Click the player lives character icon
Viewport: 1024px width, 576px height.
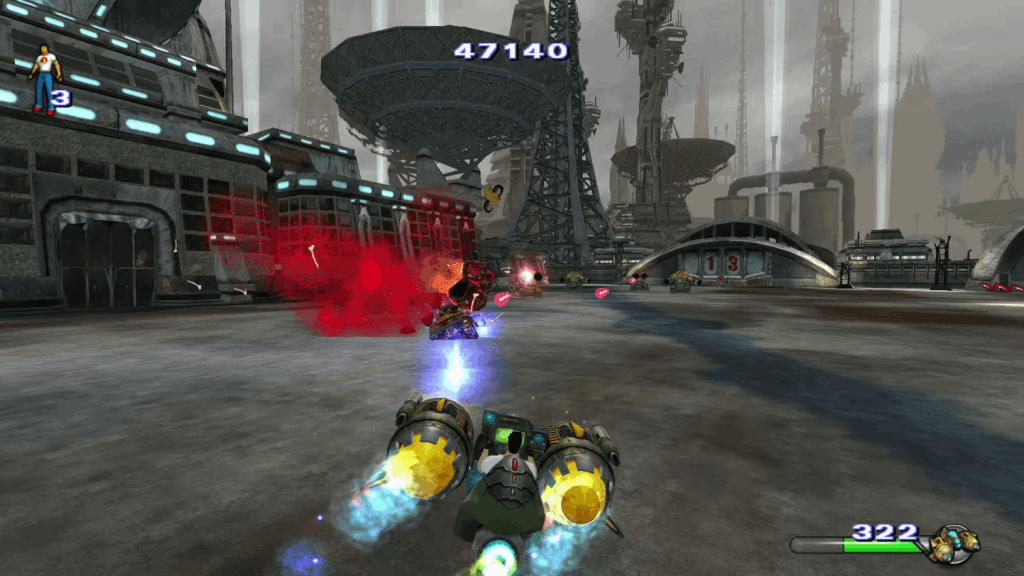(43, 77)
